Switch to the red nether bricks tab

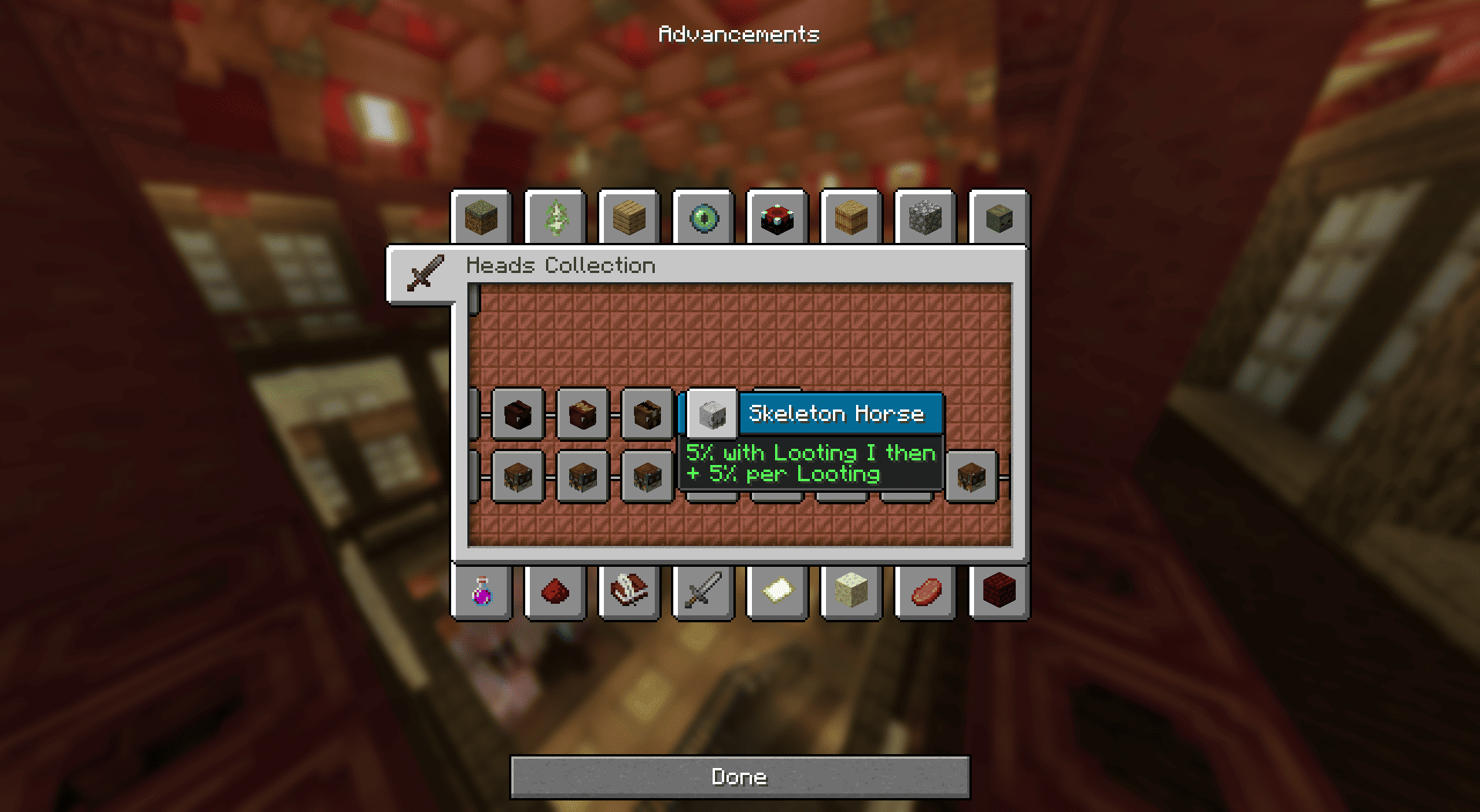pyautogui.click(x=1000, y=592)
